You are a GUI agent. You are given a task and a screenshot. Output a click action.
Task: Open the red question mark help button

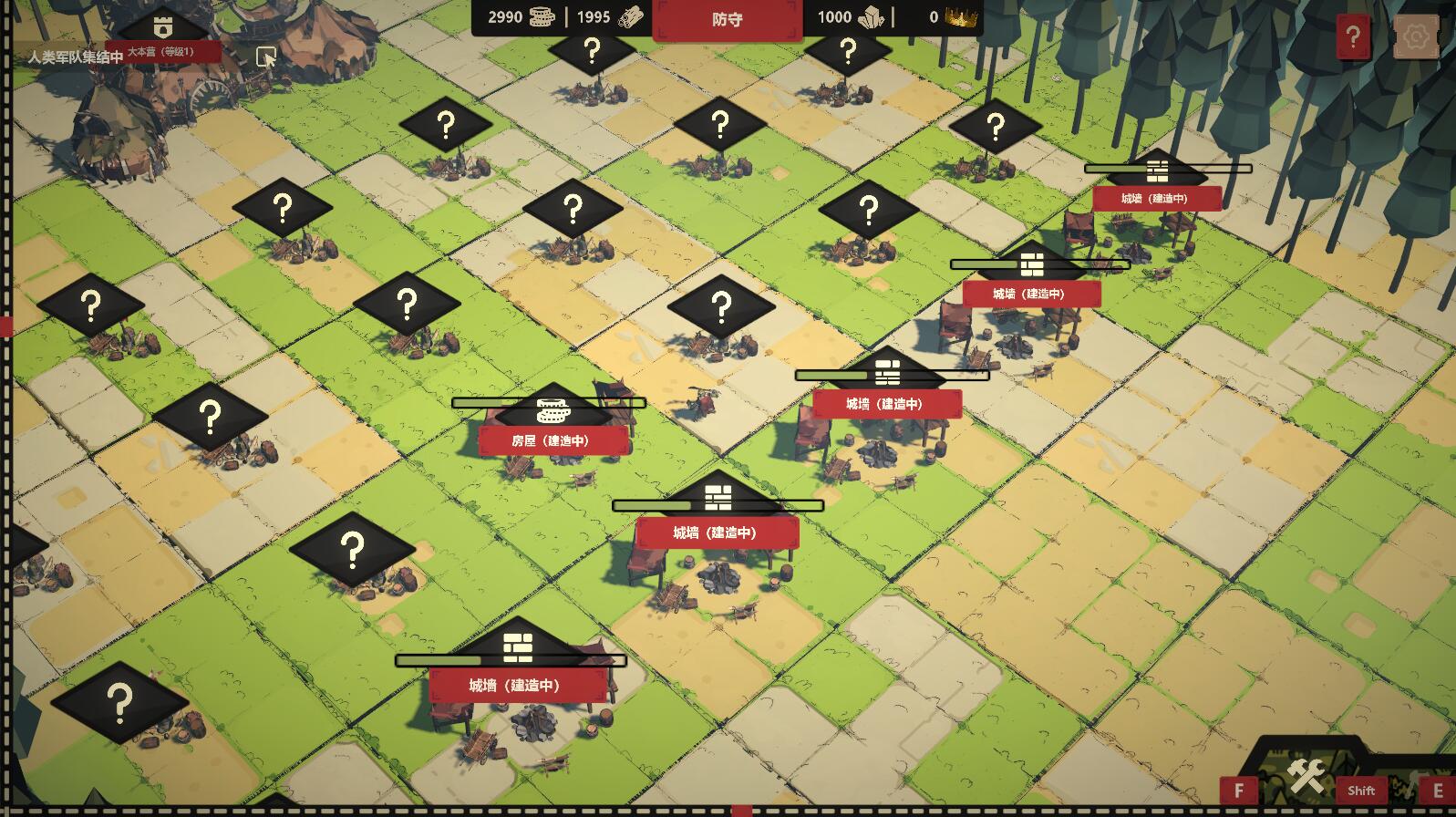(x=1352, y=36)
